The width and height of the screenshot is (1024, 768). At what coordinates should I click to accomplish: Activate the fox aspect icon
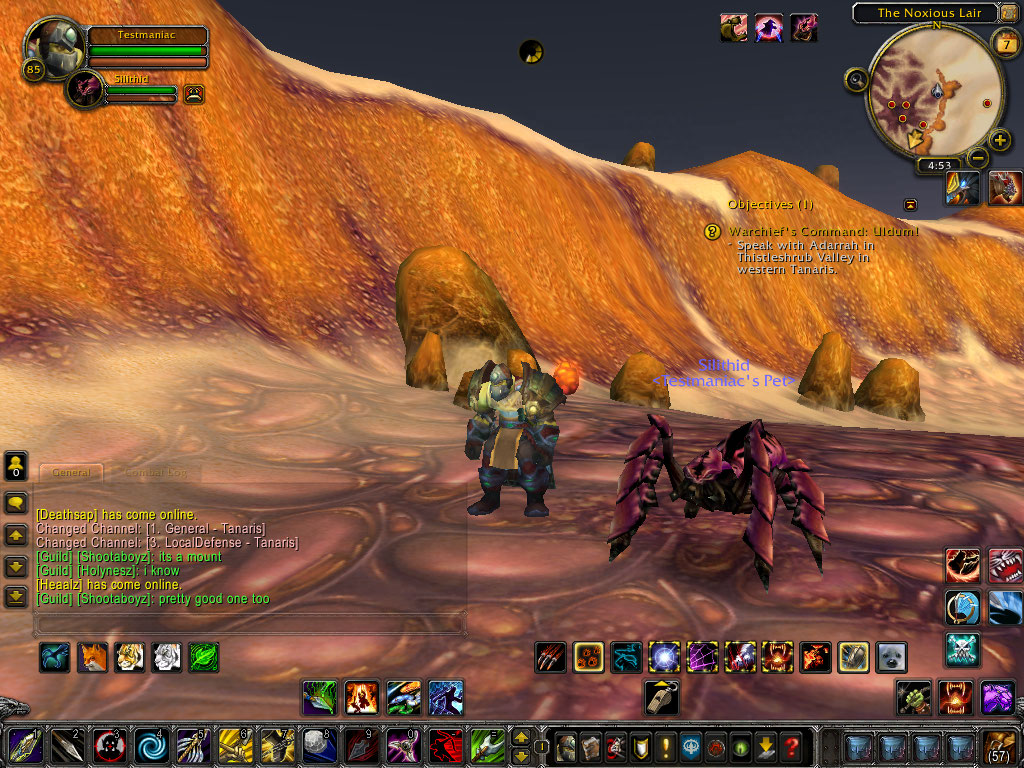[x=93, y=657]
